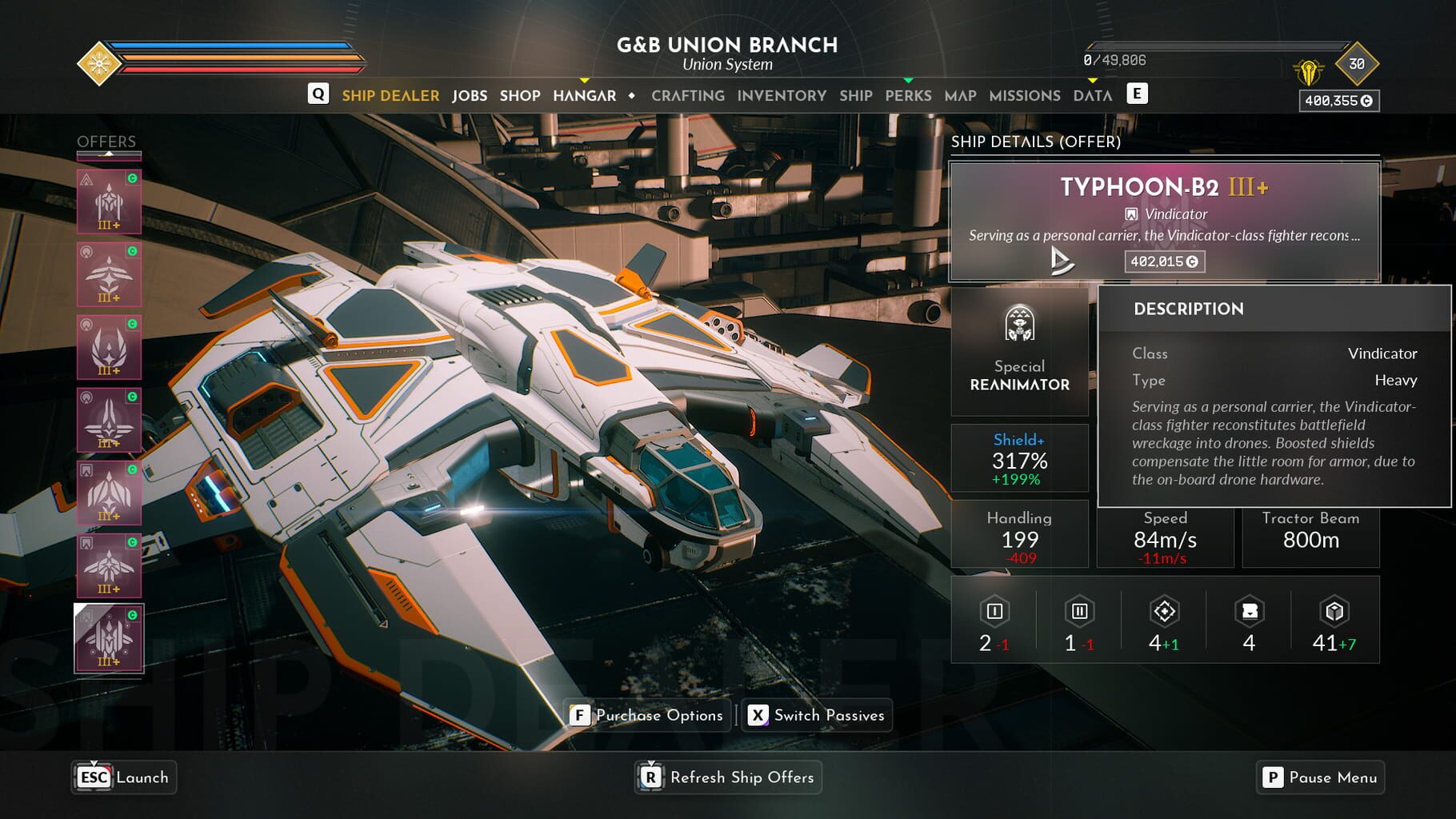Select the first ship offer in the list
Viewport: 1456px width, 819px height.
108,202
